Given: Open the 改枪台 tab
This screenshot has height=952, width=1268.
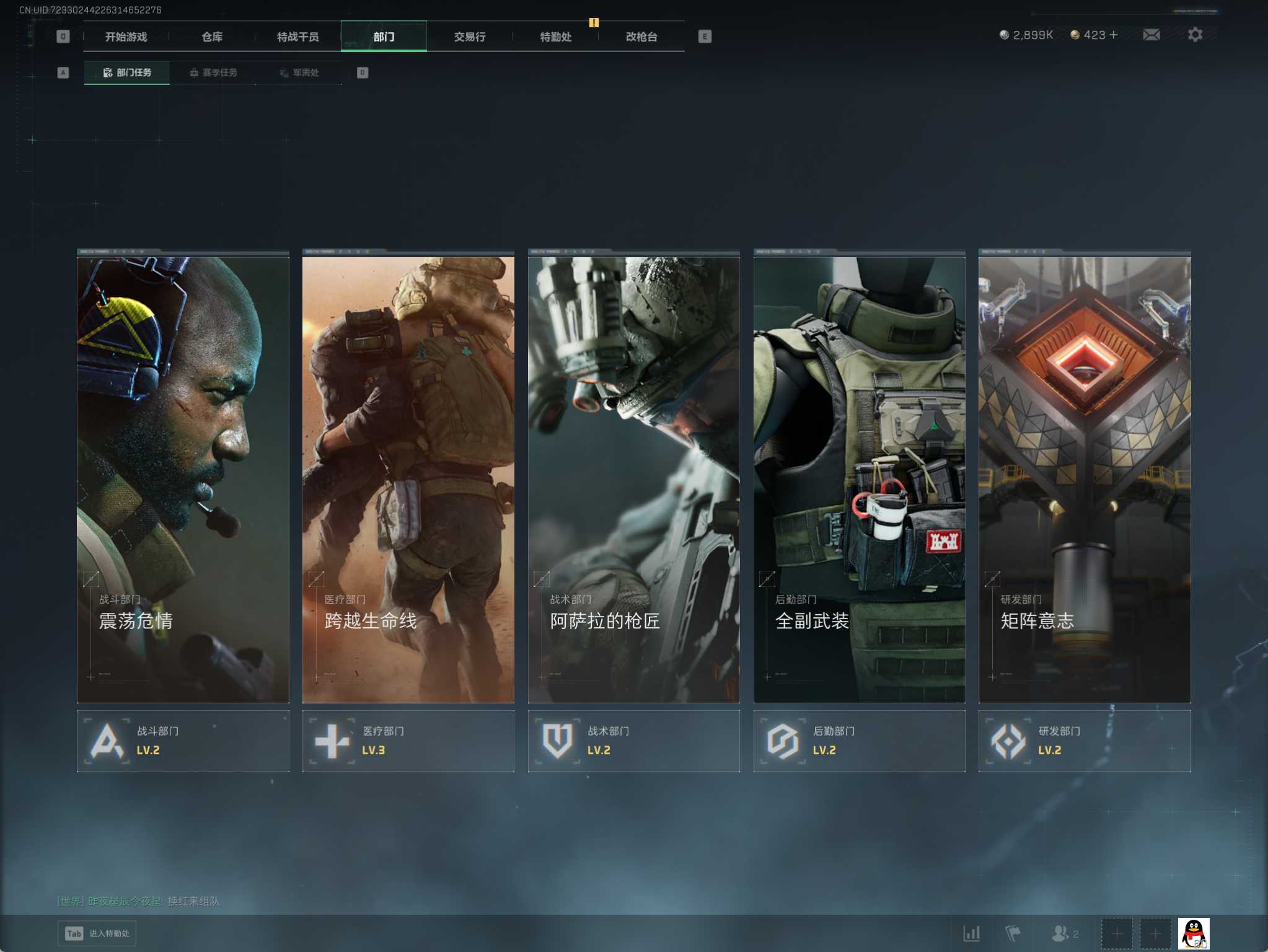Looking at the screenshot, I should coord(641,37).
